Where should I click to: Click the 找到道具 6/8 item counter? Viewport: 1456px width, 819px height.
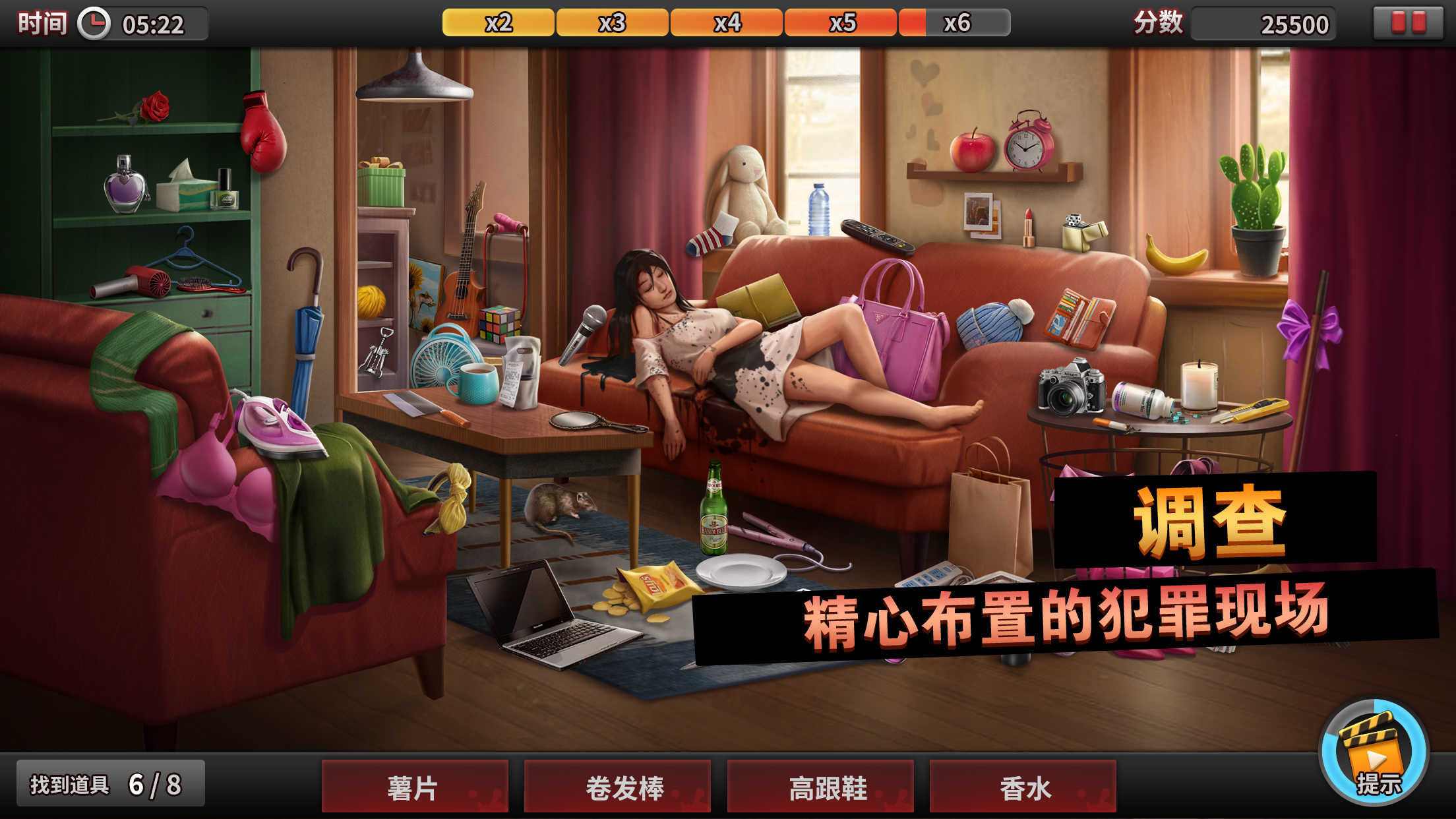tap(112, 785)
